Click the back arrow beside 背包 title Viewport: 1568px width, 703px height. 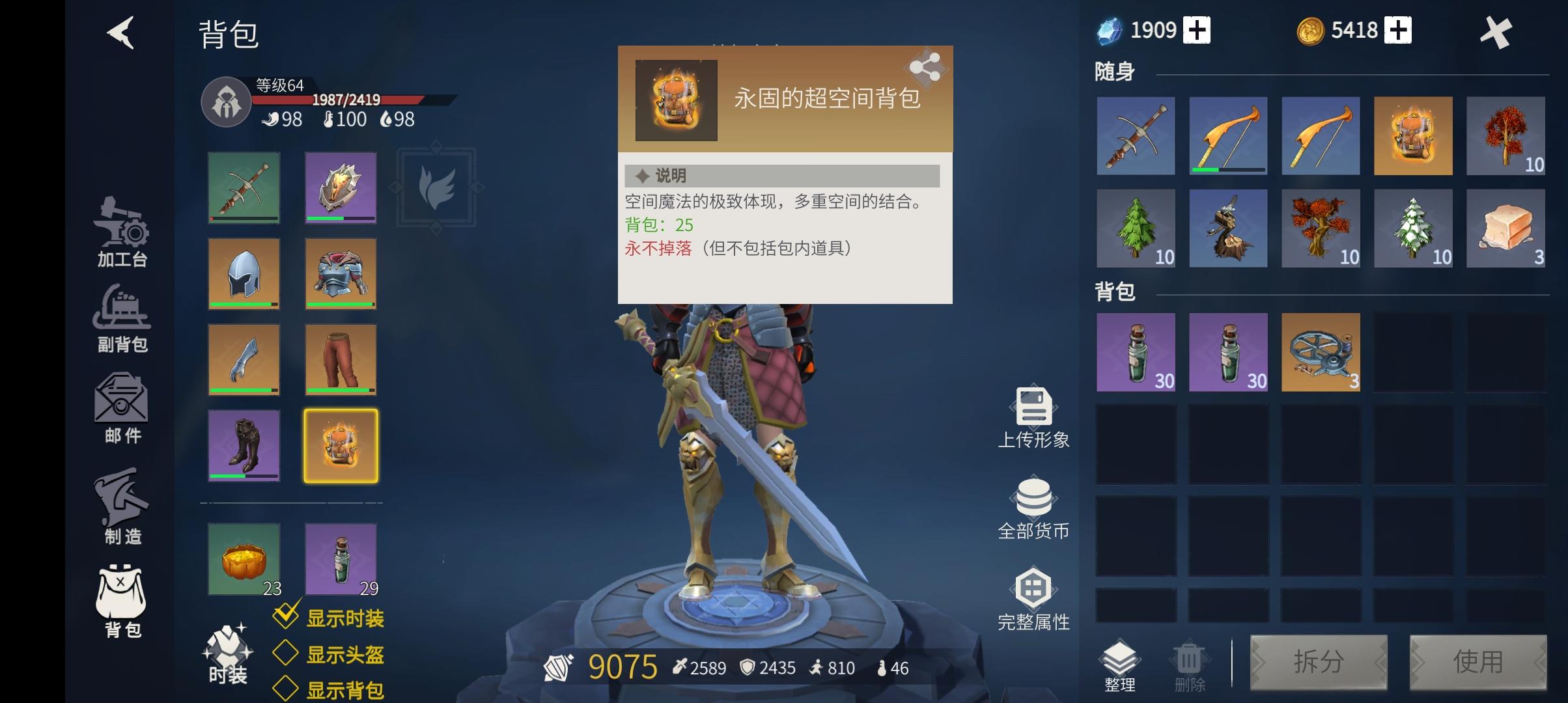(120, 34)
